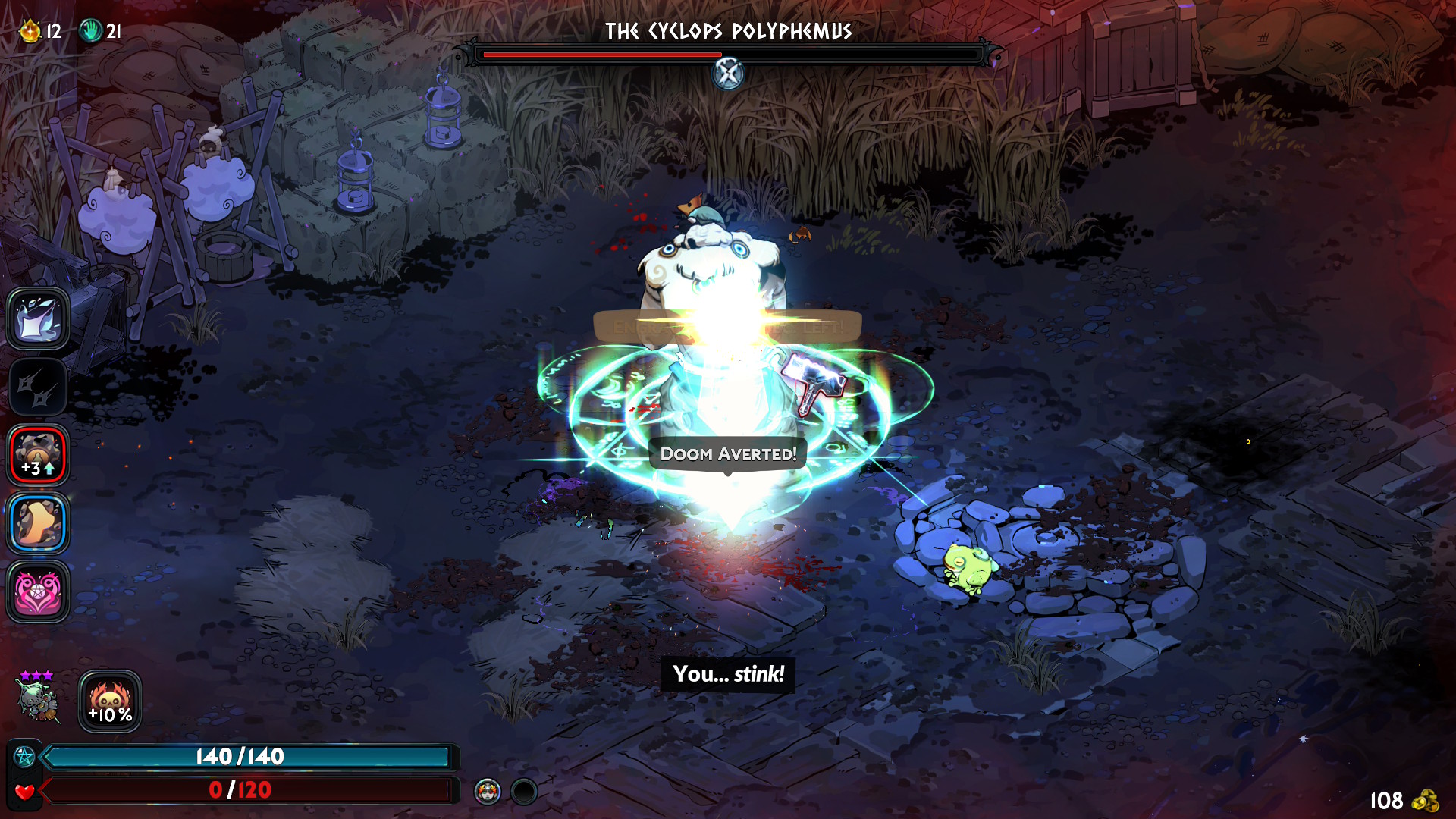
Task: Click the flaming skull +10% icon
Action: coord(110,701)
